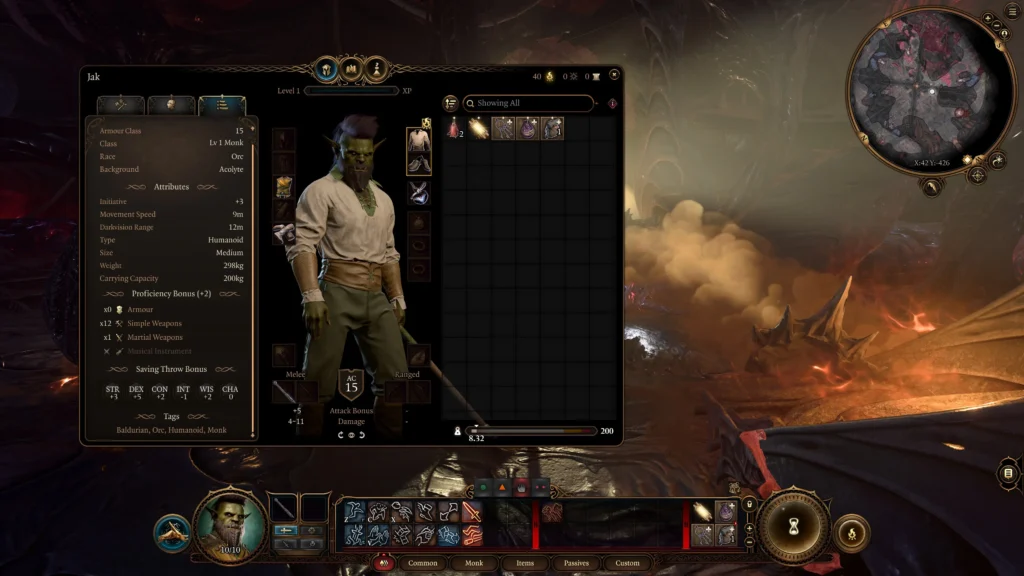Switch to the detailed character stats tab
Screen dimensions: 1024x576
(x=222, y=104)
